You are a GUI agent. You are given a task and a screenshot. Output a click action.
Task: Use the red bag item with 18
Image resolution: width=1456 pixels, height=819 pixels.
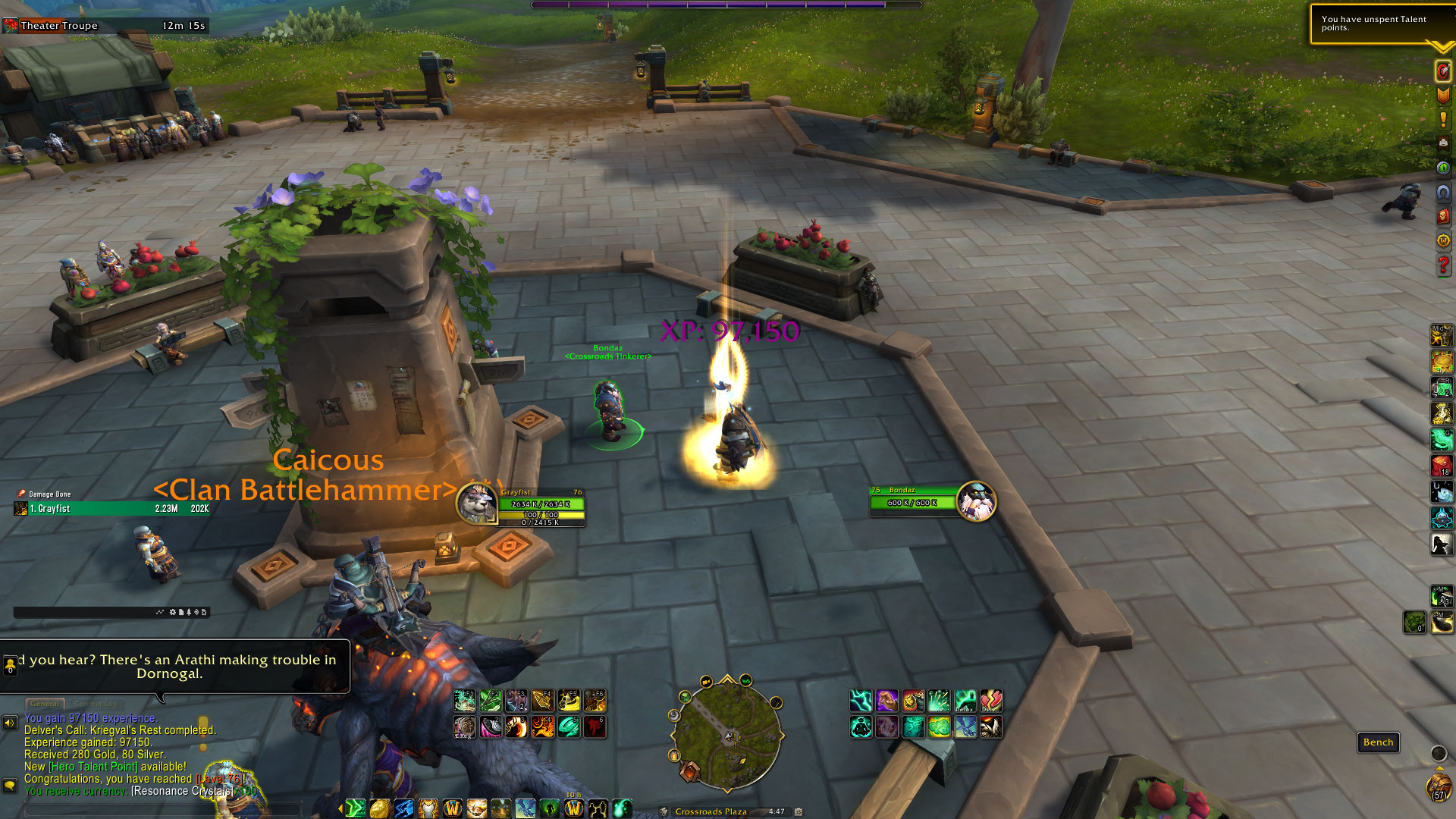1441,465
